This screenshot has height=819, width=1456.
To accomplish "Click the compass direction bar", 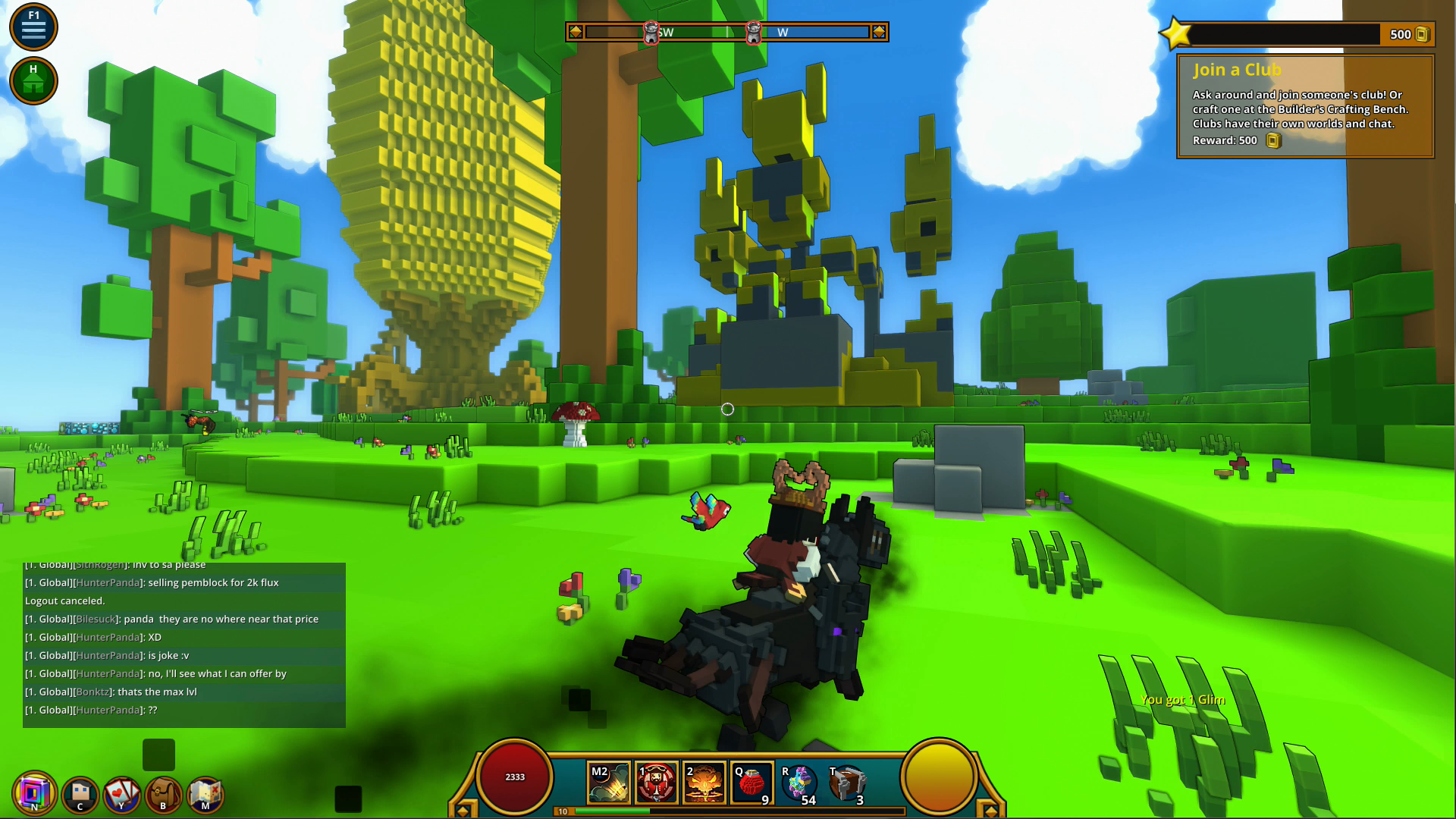I will 726,32.
